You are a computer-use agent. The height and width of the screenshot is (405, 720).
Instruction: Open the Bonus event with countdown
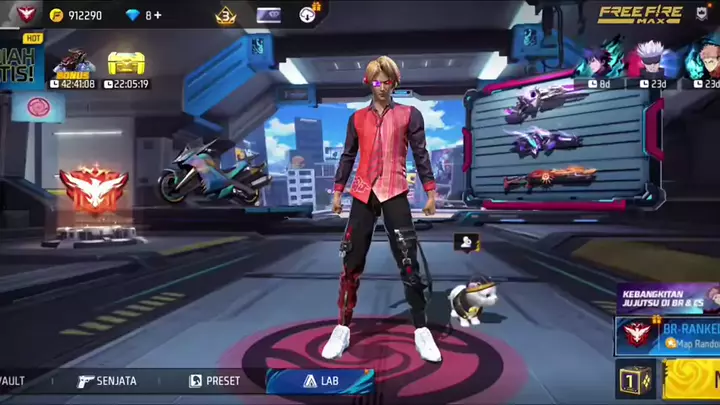click(75, 66)
